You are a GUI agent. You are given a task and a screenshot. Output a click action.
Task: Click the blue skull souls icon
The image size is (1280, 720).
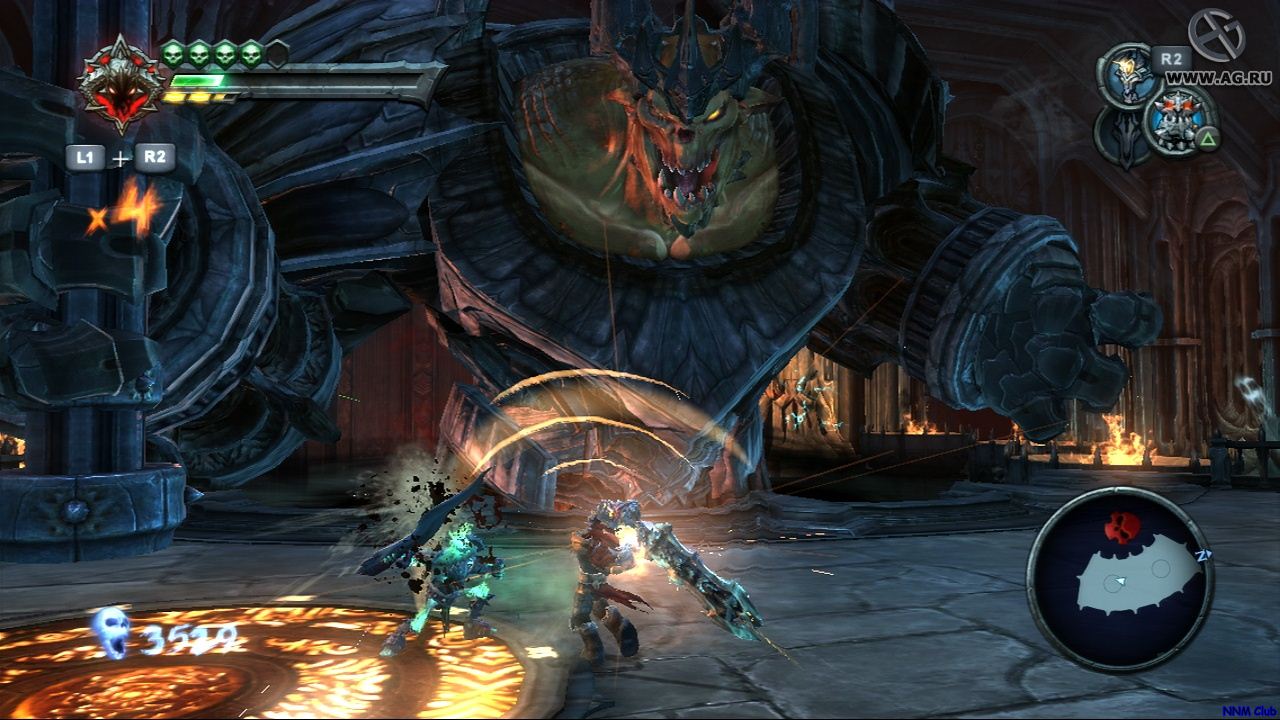[110, 632]
